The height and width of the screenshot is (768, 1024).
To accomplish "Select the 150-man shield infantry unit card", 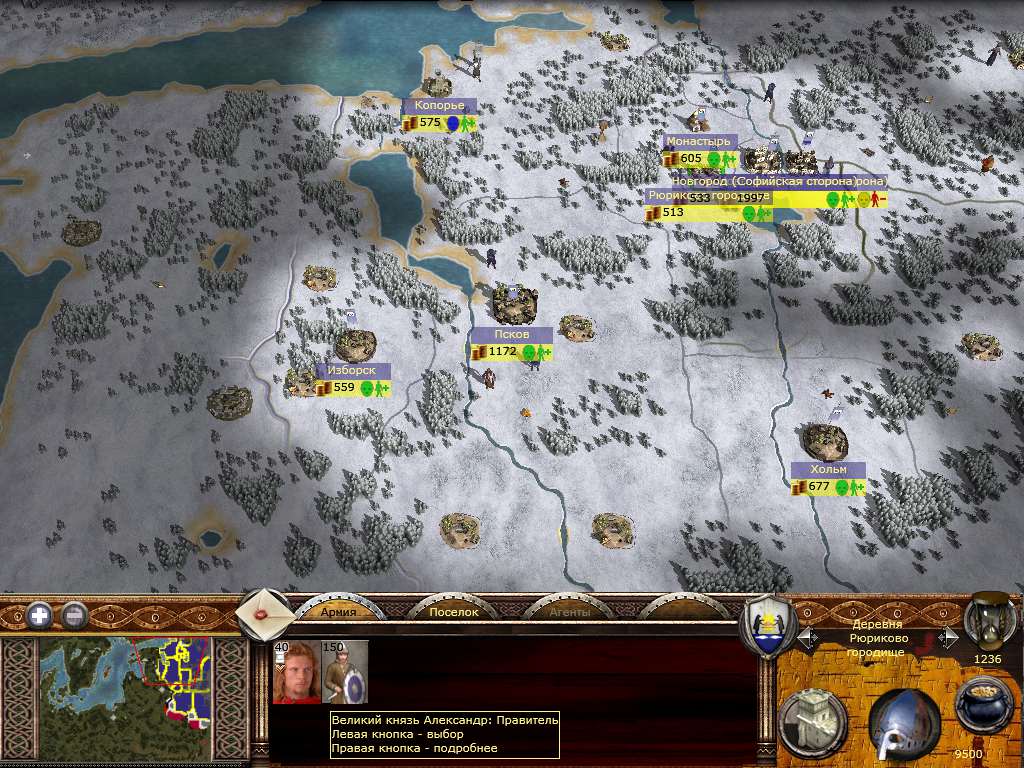I will pyautogui.click(x=345, y=673).
